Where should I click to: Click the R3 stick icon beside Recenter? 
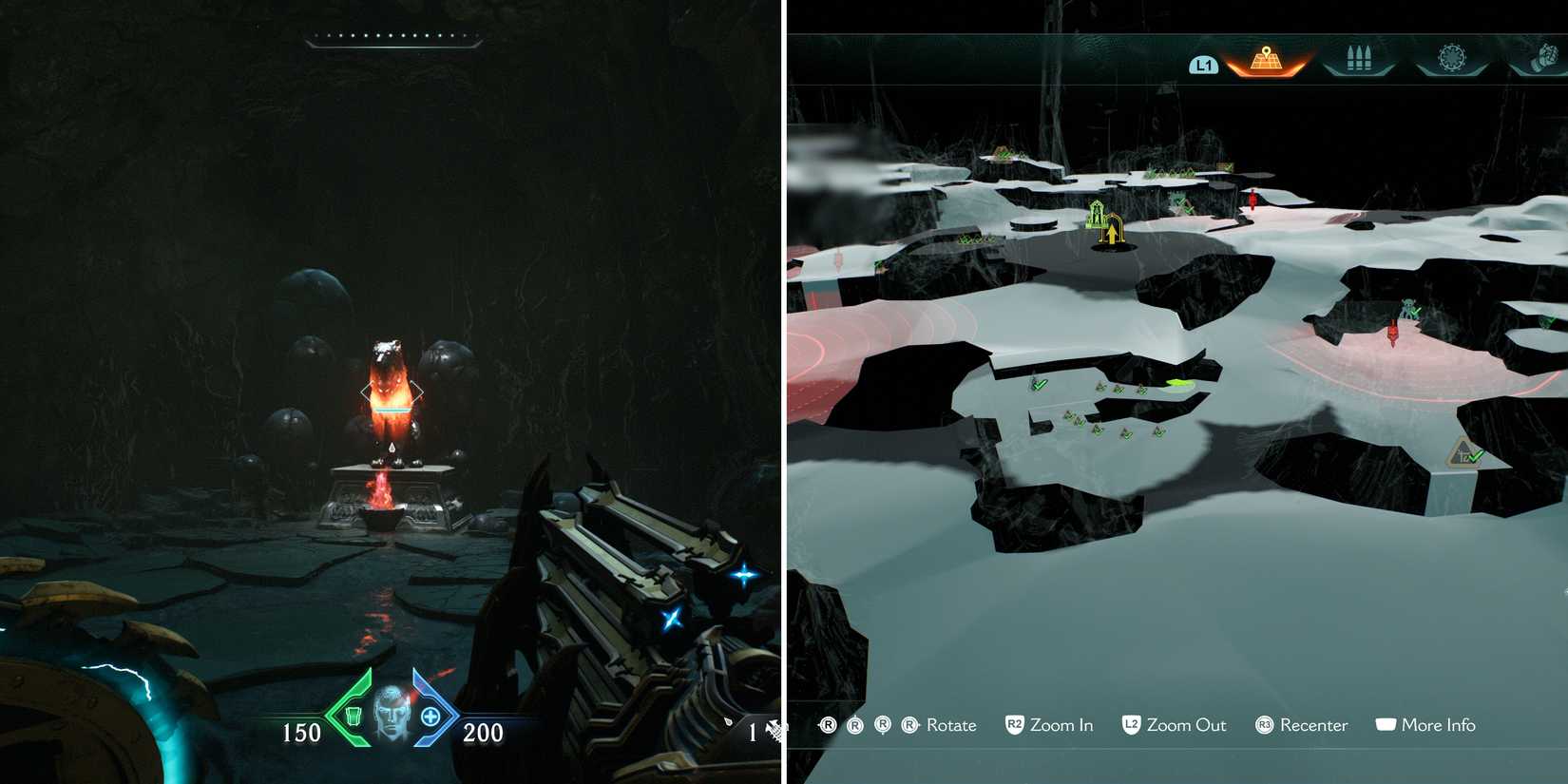click(1264, 725)
